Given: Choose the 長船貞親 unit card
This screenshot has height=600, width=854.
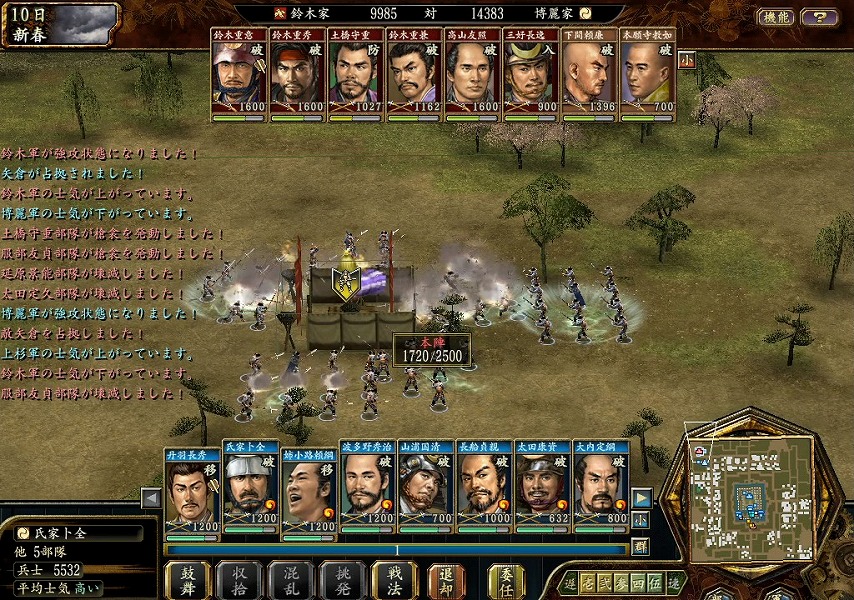Looking at the screenshot, I should tap(485, 490).
